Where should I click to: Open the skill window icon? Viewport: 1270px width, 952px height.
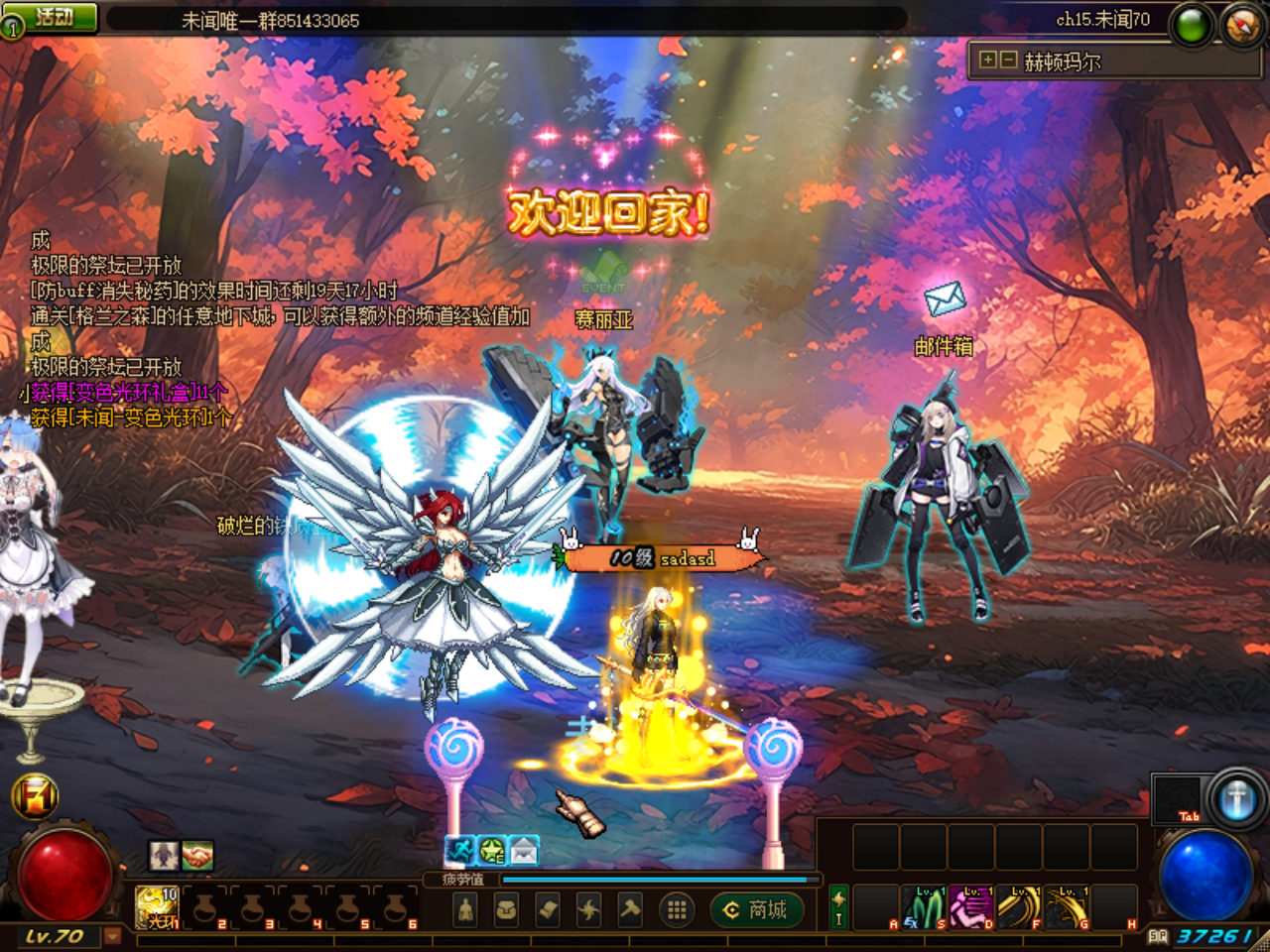click(587, 909)
